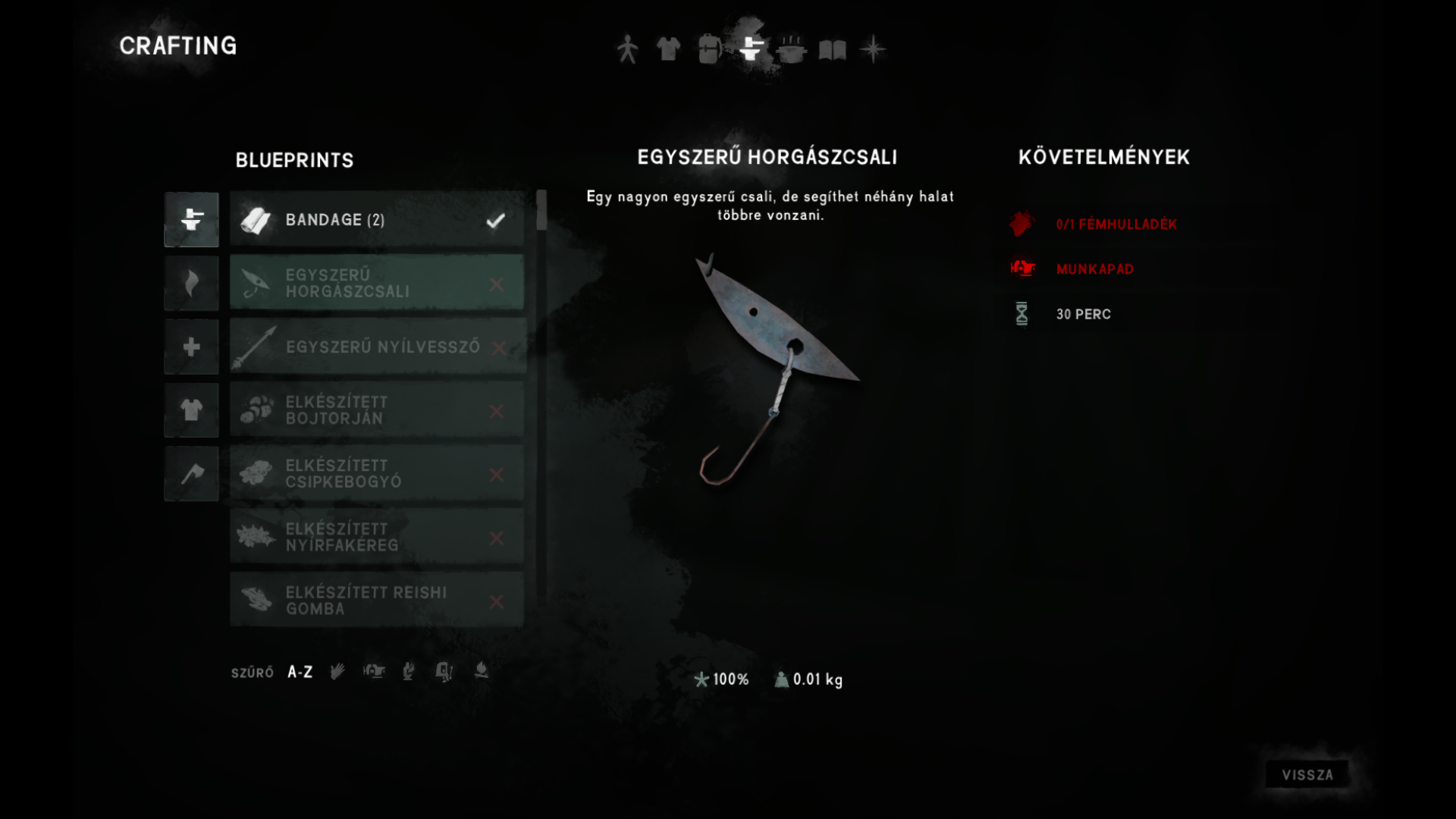Show the fire-starting blueprint category
The height and width of the screenshot is (819, 1456).
pyautogui.click(x=191, y=284)
